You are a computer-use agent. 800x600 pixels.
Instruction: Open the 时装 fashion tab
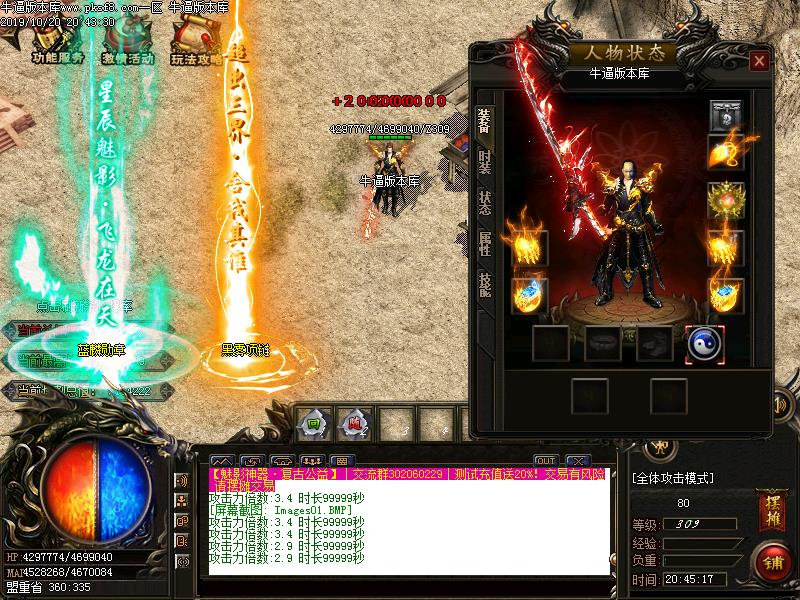(484, 163)
